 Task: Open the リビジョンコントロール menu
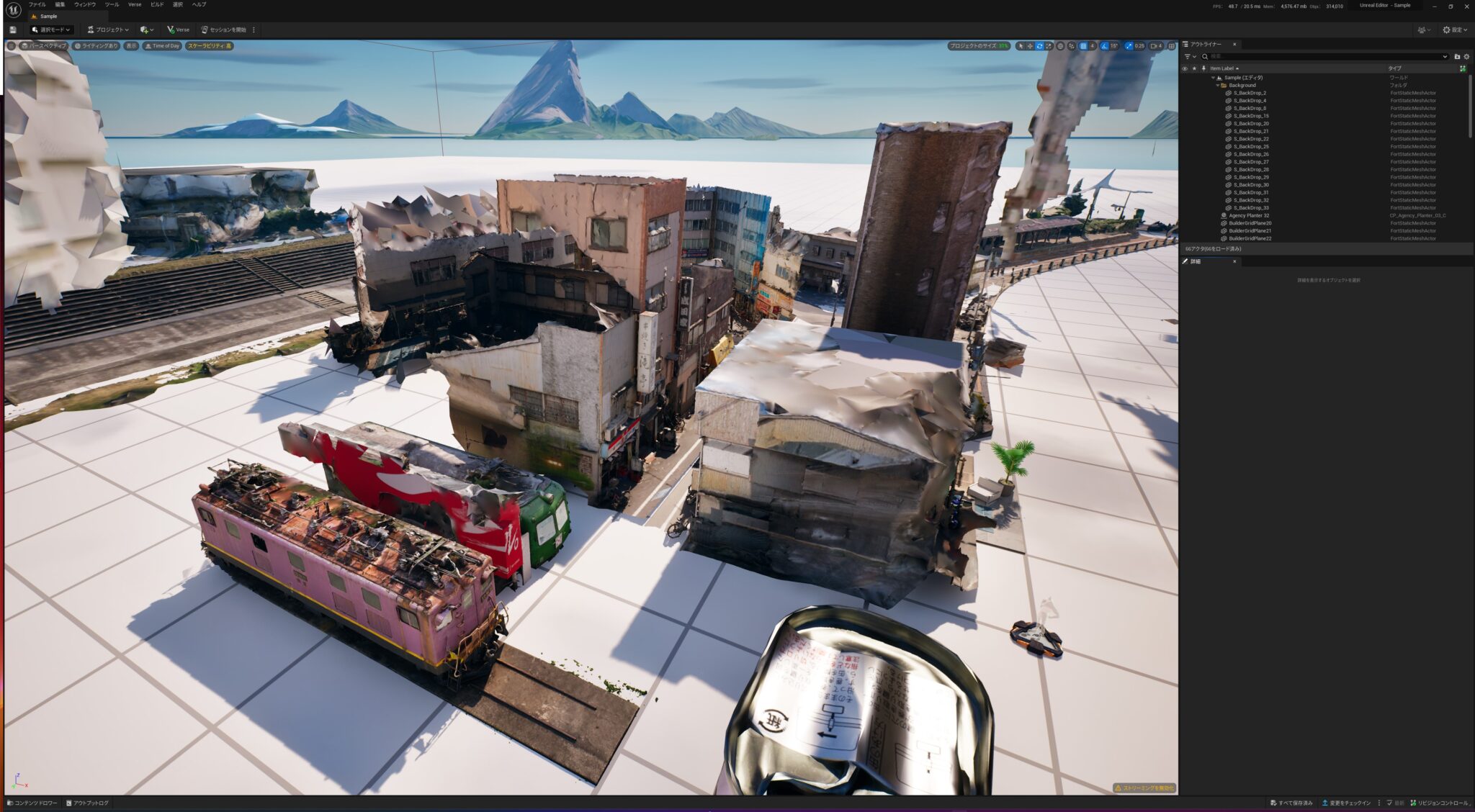tap(1440, 803)
